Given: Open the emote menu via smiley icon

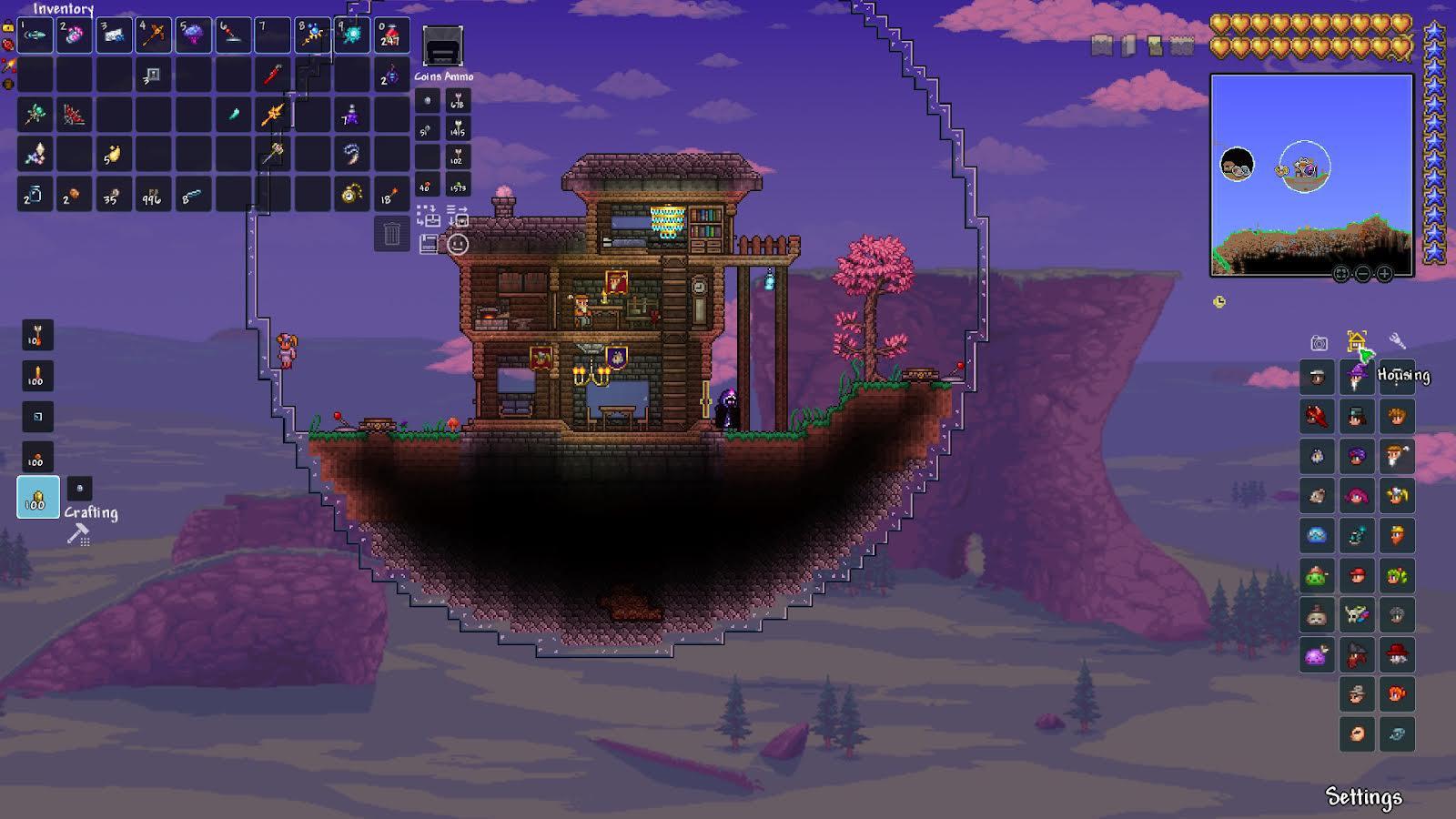Looking at the screenshot, I should click(459, 244).
